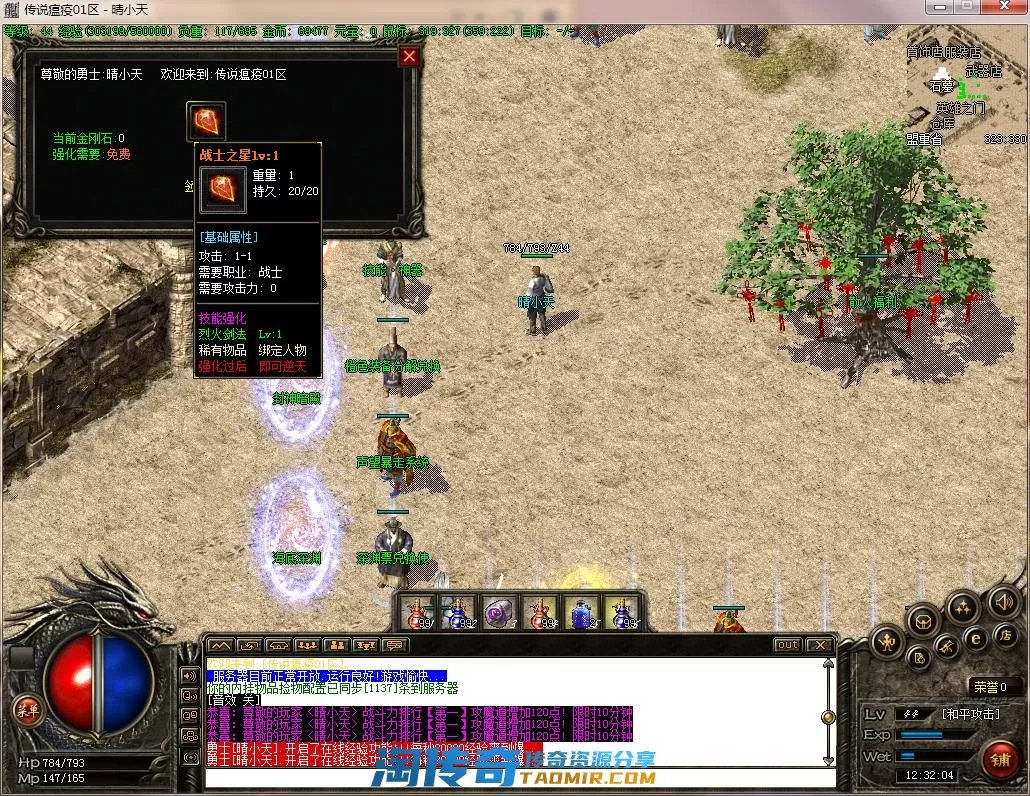Viewport: 1030px width, 796px height.
Task: Click the round 'e' button
Action: click(976, 637)
